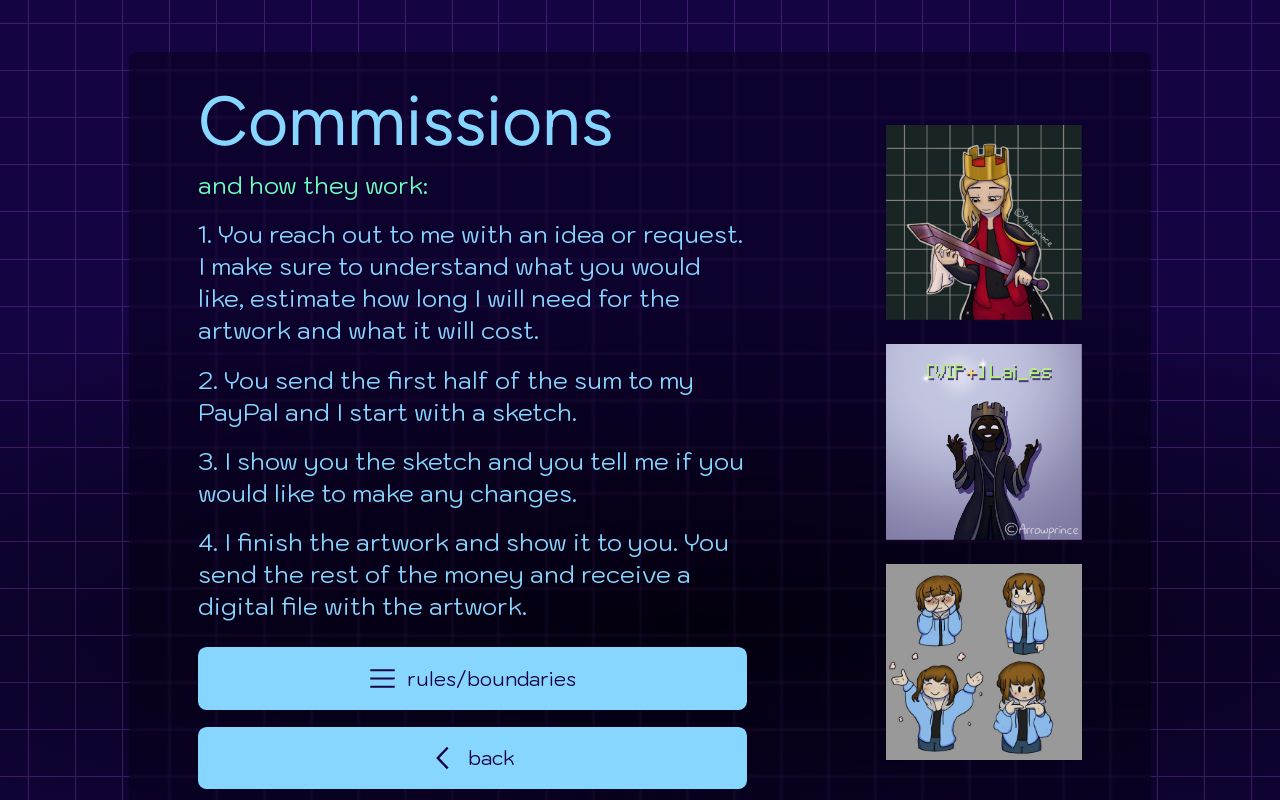Click the word PayPal in step 2
This screenshot has height=800, width=1280.
(241, 412)
